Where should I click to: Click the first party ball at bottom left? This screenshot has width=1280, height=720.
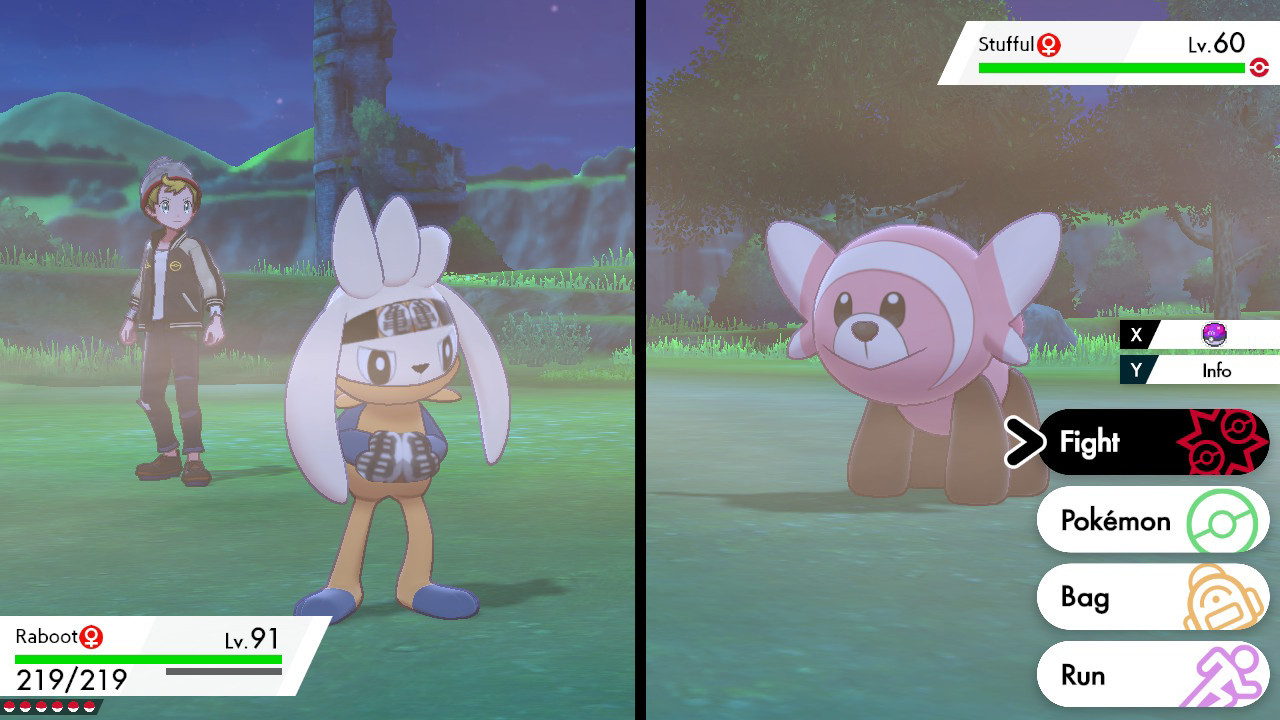(9, 706)
